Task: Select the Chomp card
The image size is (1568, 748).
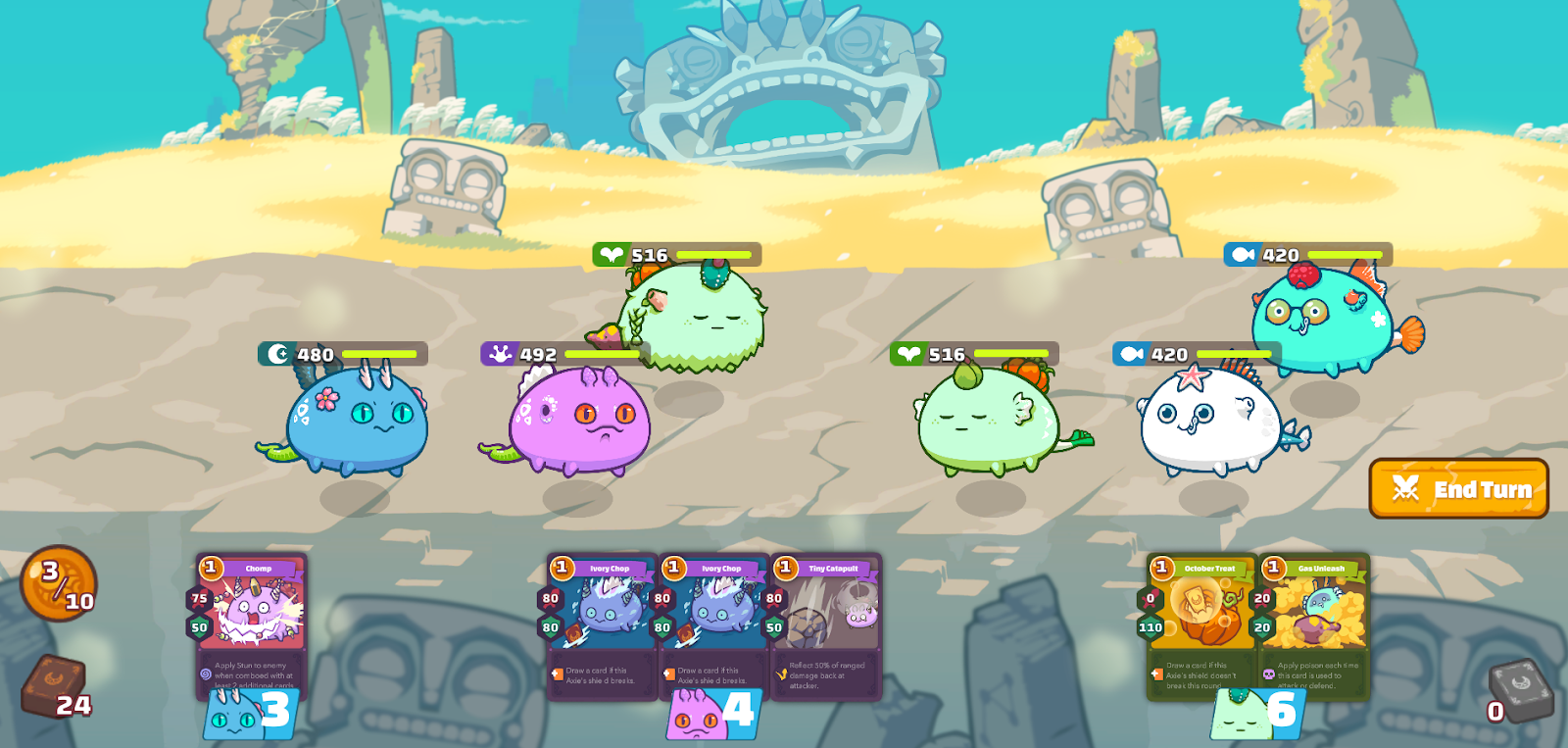Action: click(252, 623)
